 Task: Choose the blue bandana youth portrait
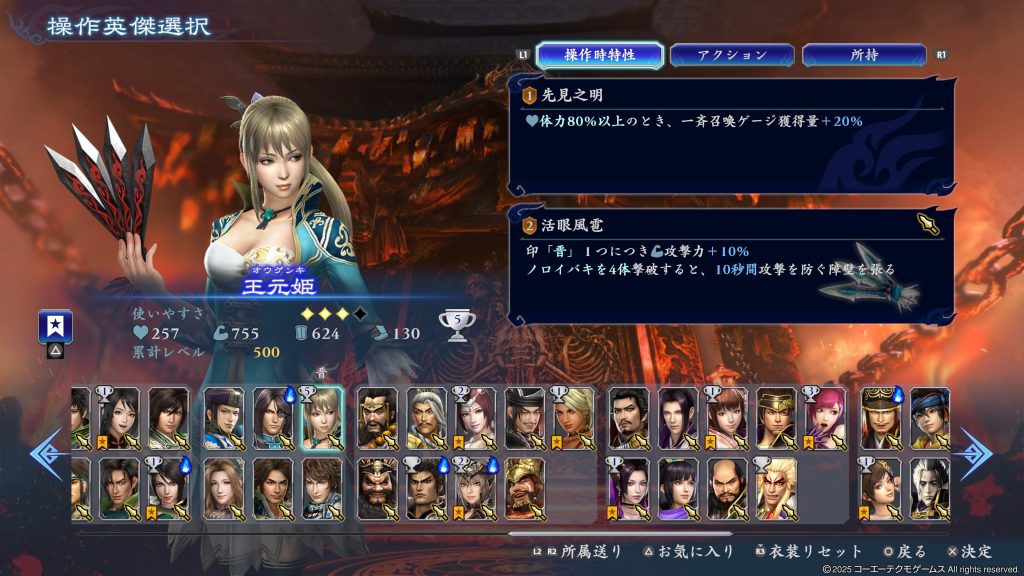(x=930, y=417)
